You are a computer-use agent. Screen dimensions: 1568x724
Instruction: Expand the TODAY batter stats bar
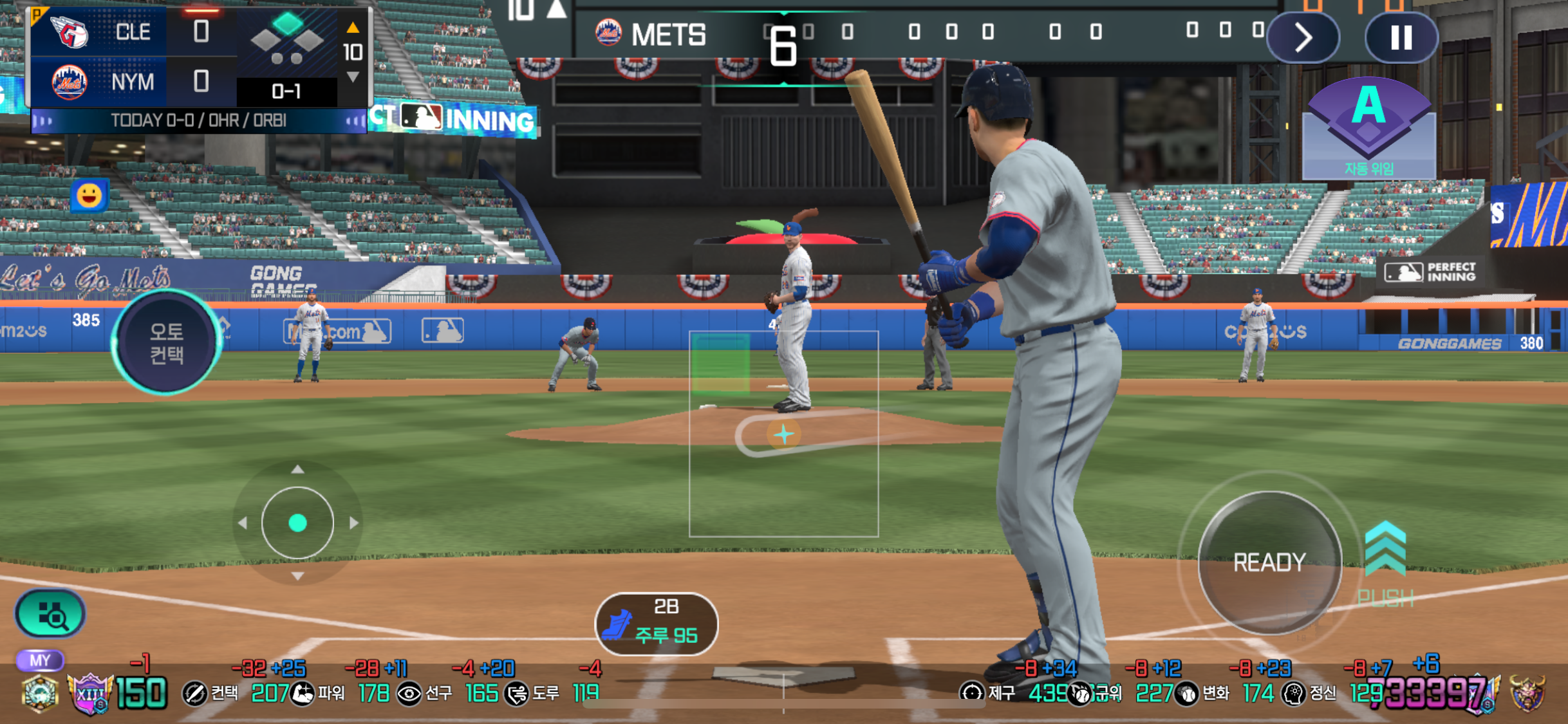[198, 120]
